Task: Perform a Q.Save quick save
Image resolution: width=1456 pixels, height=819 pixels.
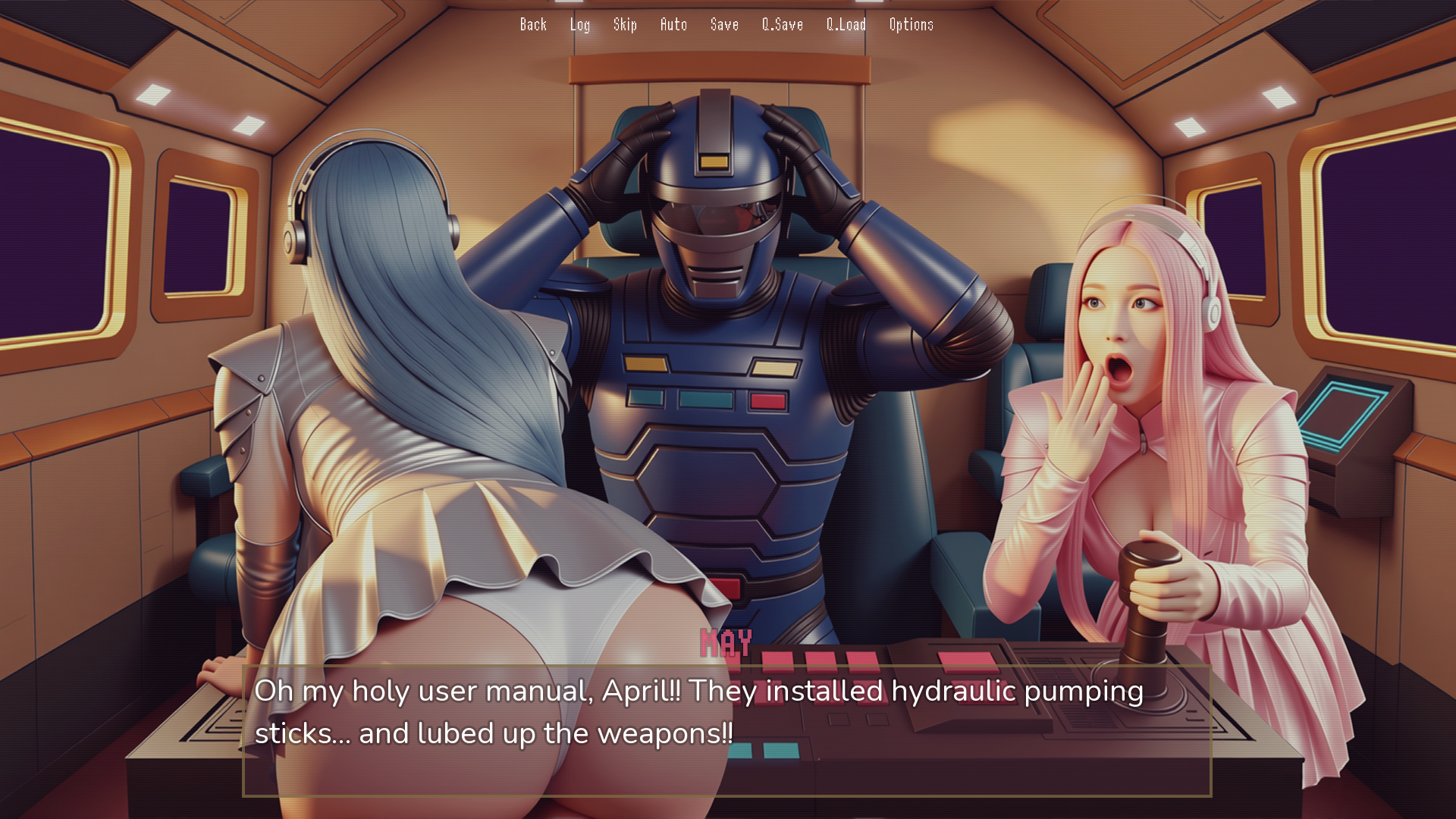Action: [x=782, y=24]
